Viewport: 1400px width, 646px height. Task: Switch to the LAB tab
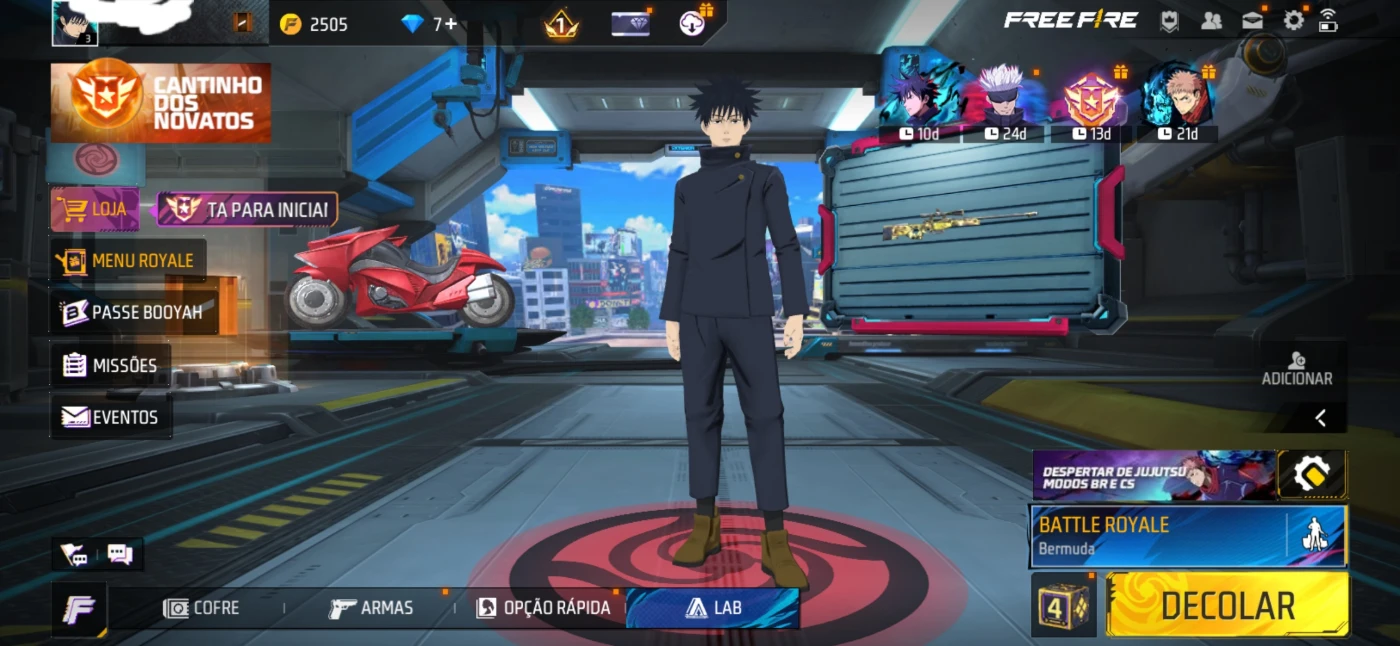click(x=713, y=608)
